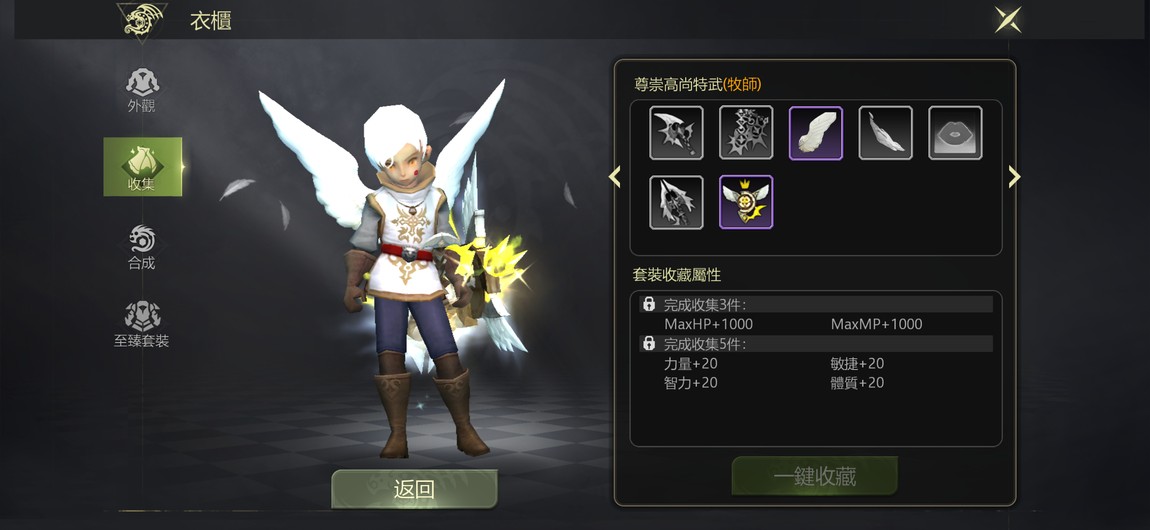Switch to the 收集 collection tab
1150x530 pixels.
pyautogui.click(x=142, y=166)
